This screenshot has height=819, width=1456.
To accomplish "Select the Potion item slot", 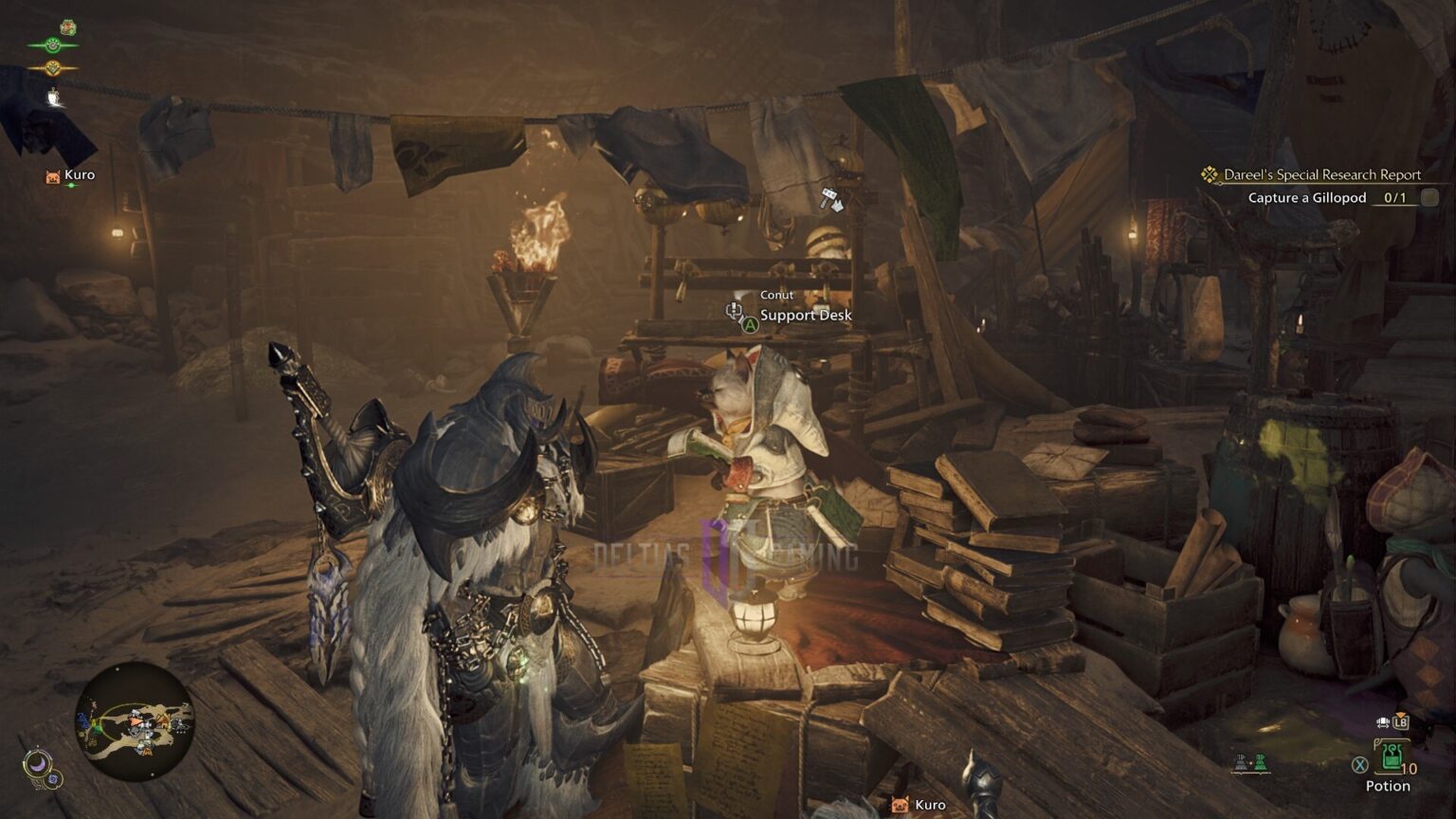I will (x=1391, y=757).
